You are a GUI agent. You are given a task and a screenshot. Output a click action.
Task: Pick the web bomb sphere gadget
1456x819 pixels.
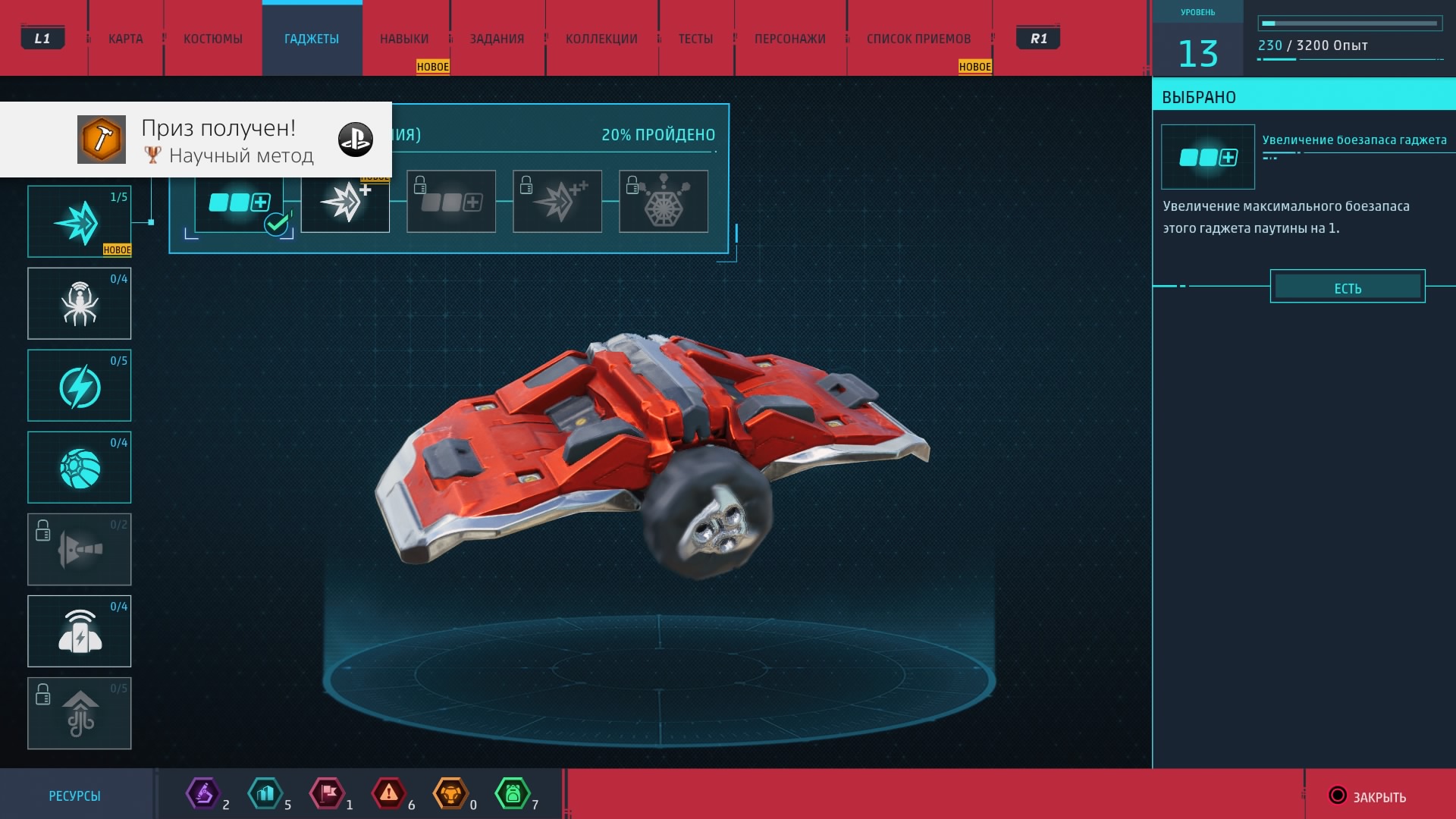click(80, 467)
